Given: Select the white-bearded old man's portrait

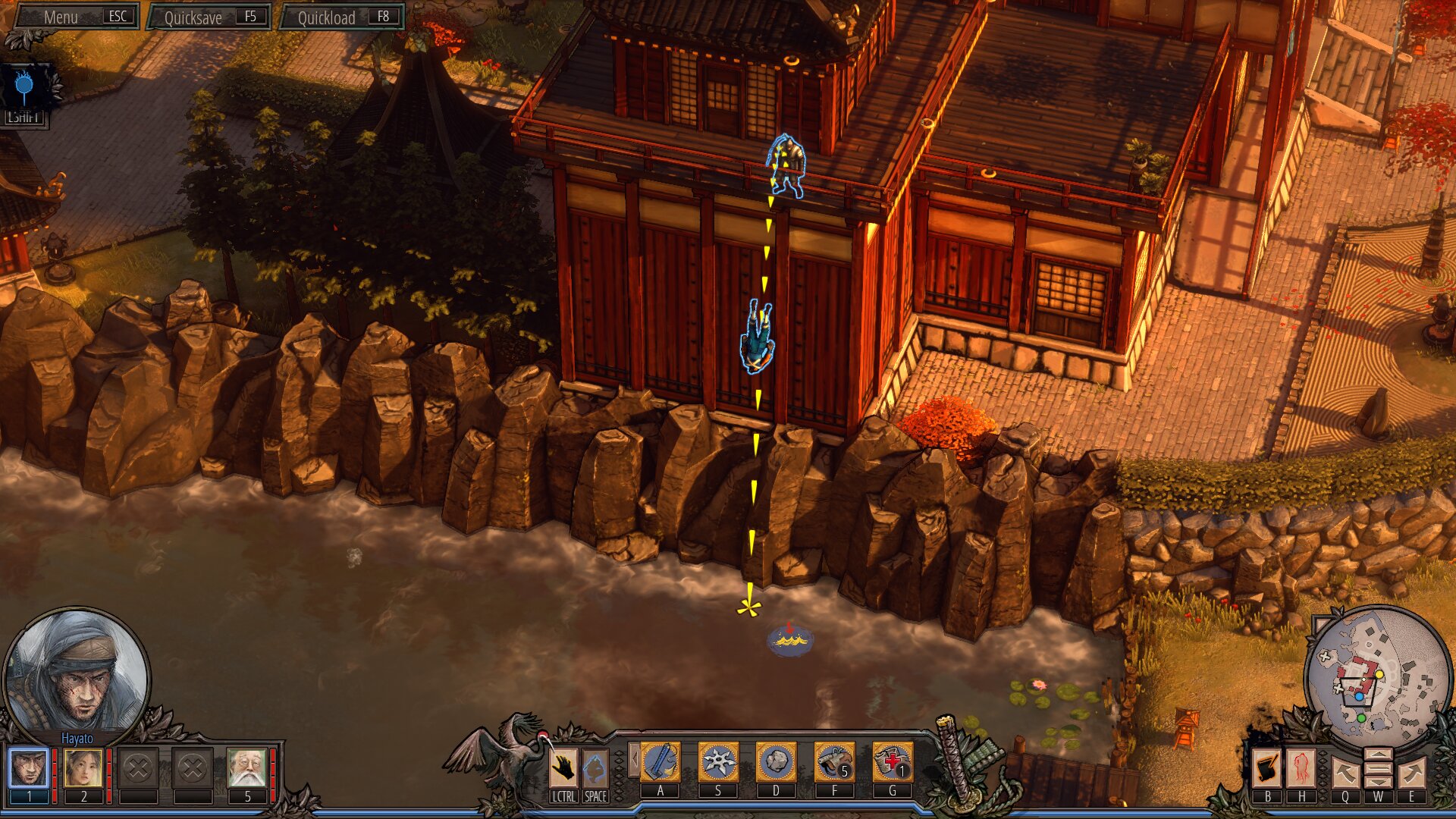Looking at the screenshot, I should [x=247, y=768].
